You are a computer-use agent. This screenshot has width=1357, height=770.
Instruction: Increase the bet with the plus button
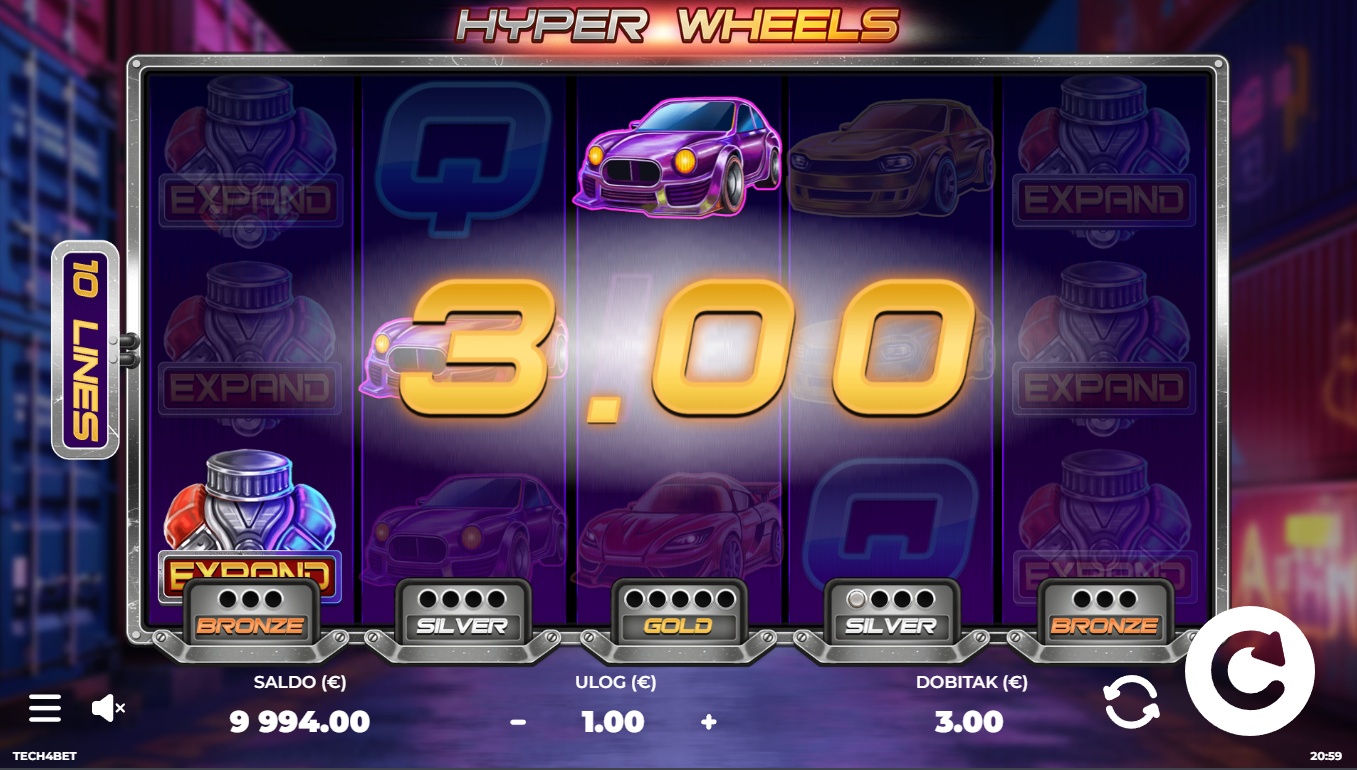coord(709,721)
